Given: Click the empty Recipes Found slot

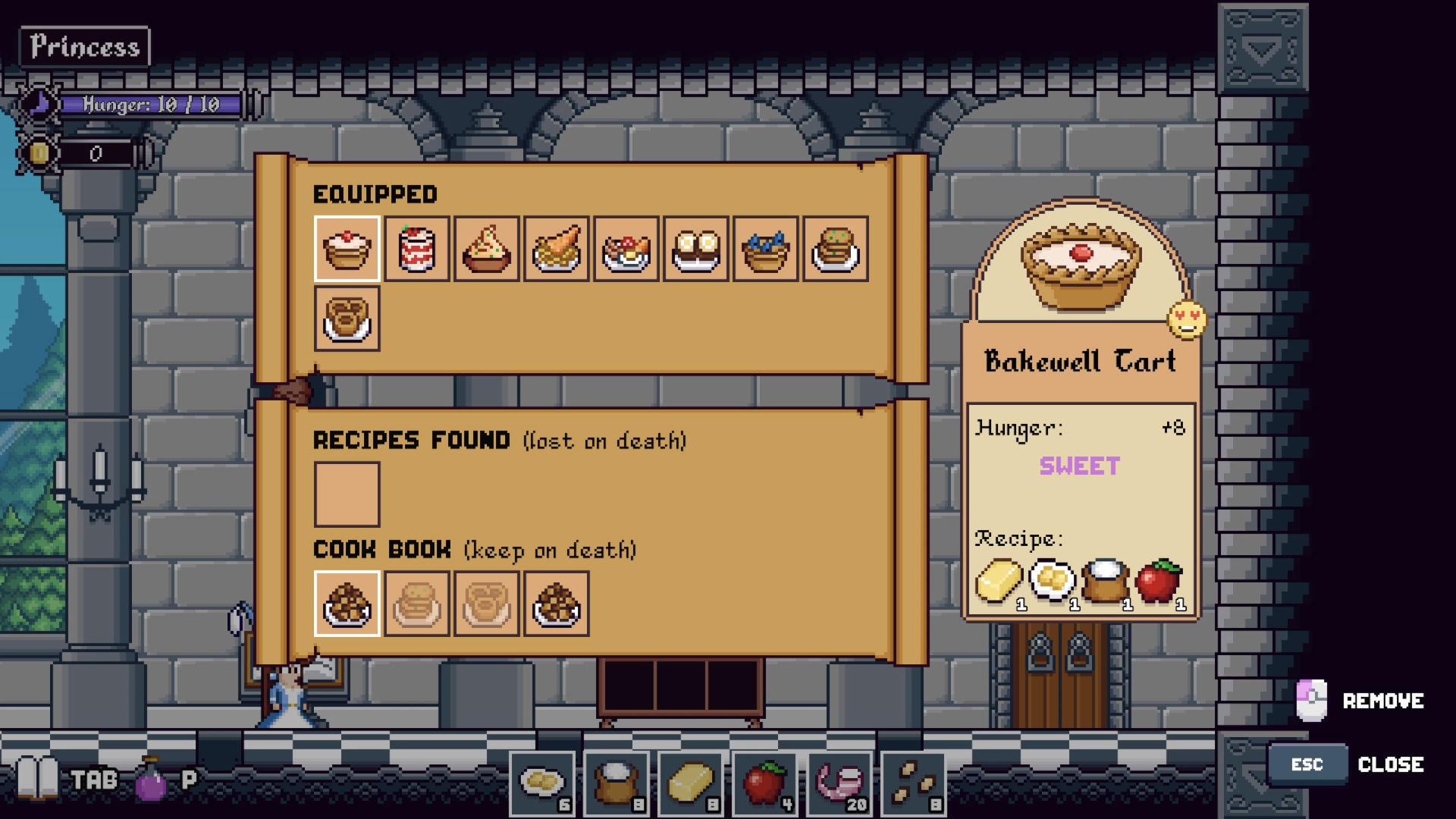Looking at the screenshot, I should pyautogui.click(x=347, y=494).
